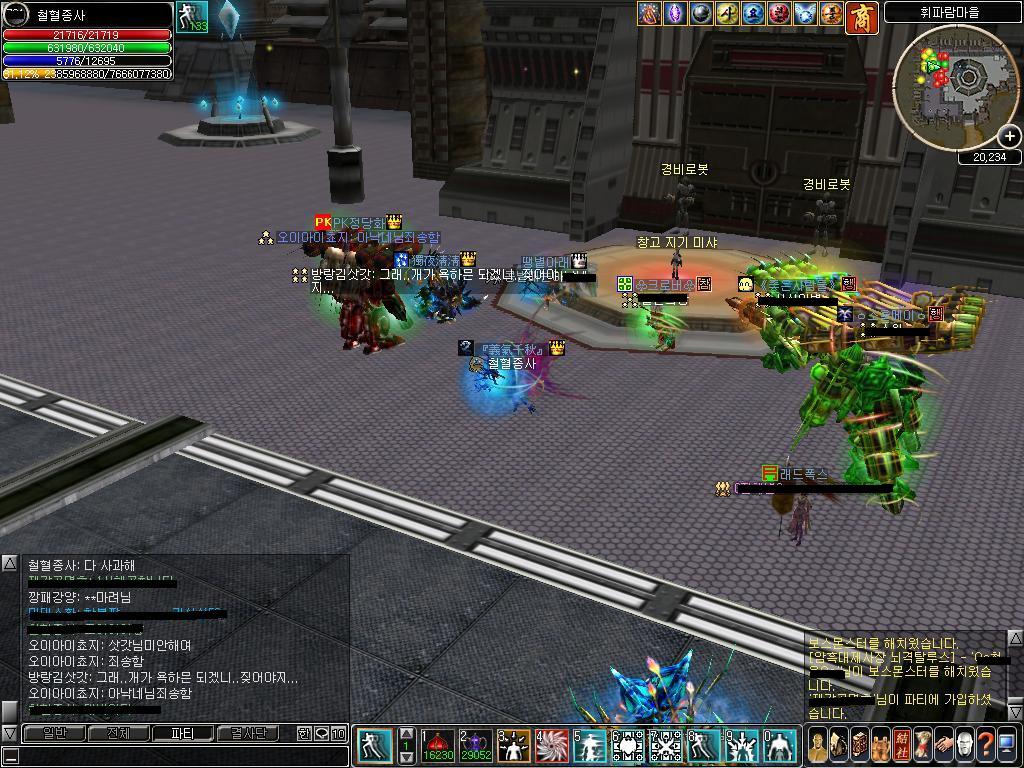Click the minimap's plus zoom button

1009,136
